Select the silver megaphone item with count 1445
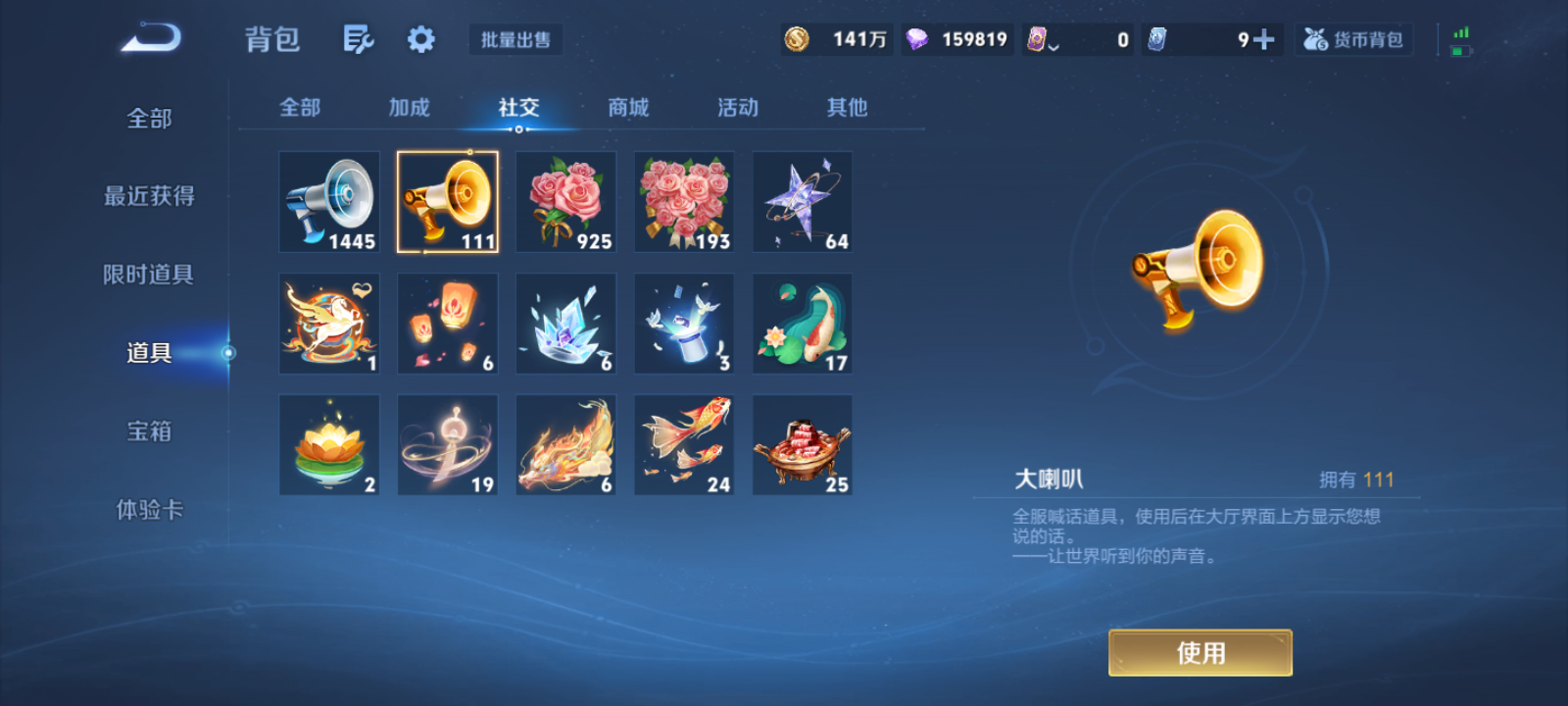The image size is (1568, 706). [x=328, y=201]
